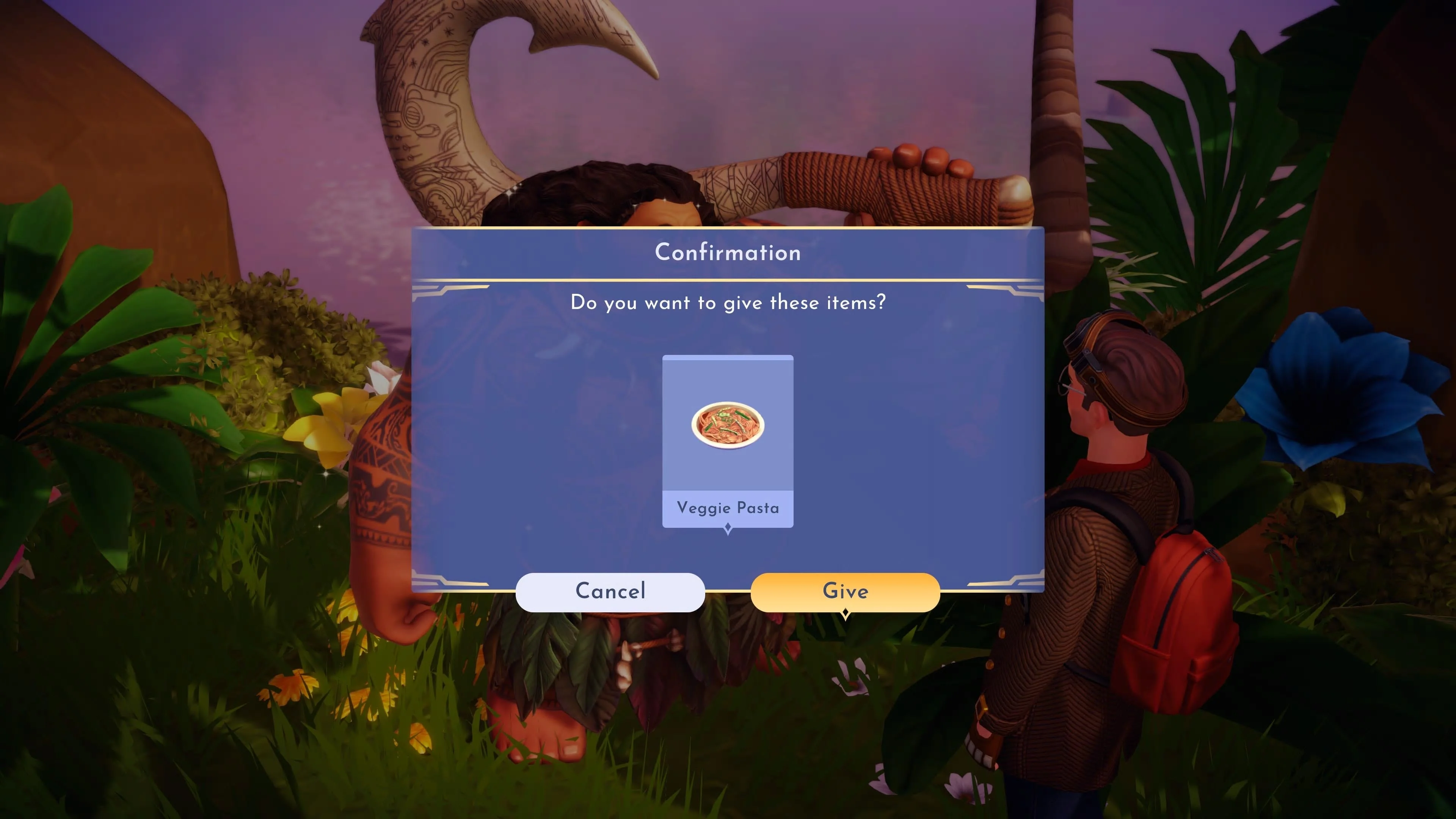This screenshot has height=819, width=1456.
Task: Click the prompt asking to give these items
Action: tap(728, 303)
